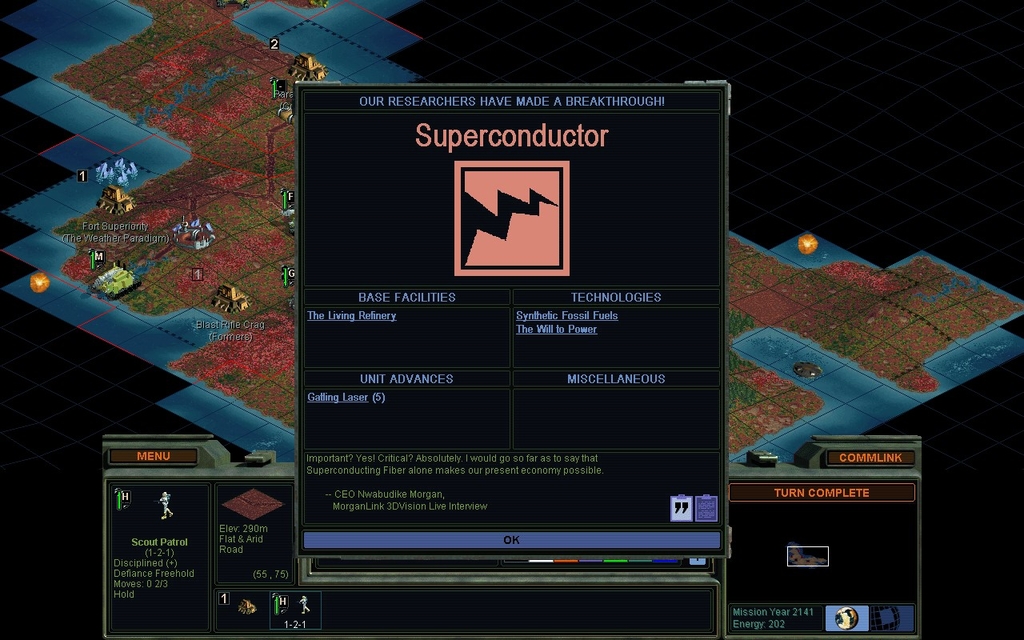Click the Superconductor technology icon
This screenshot has height=640, width=1024.
pos(511,218)
